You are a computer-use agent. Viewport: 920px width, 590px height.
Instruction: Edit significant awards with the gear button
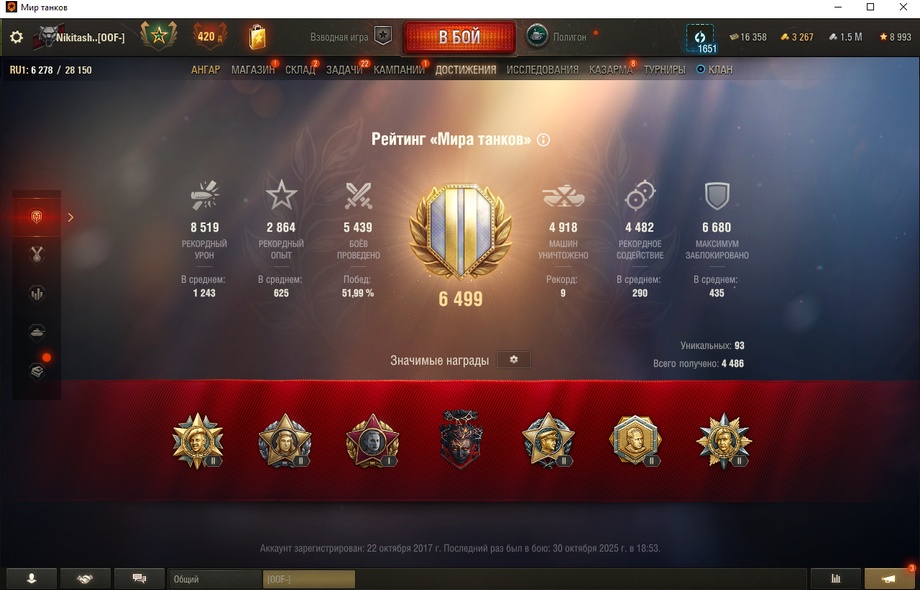click(x=514, y=360)
